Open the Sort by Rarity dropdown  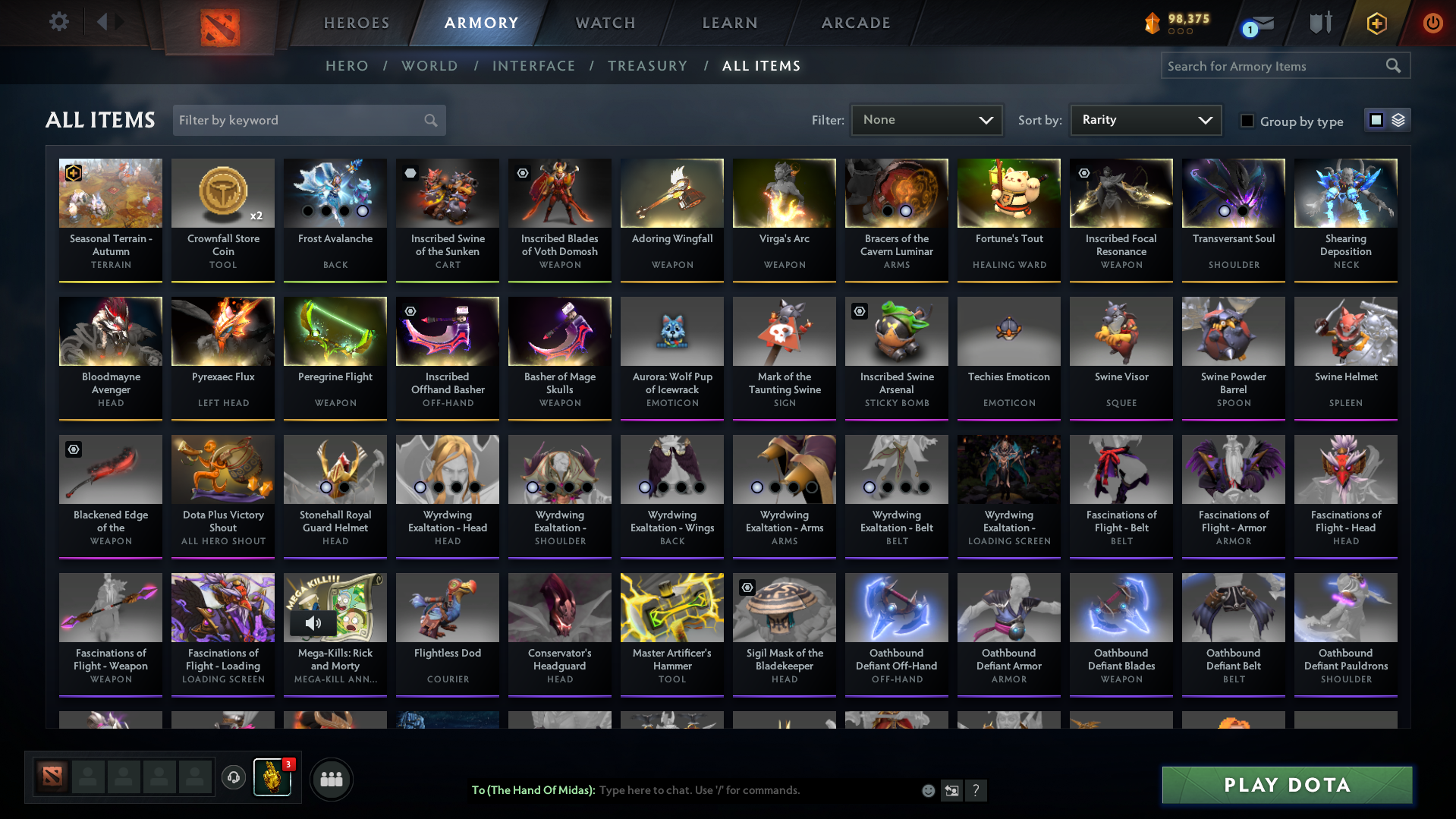1146,119
